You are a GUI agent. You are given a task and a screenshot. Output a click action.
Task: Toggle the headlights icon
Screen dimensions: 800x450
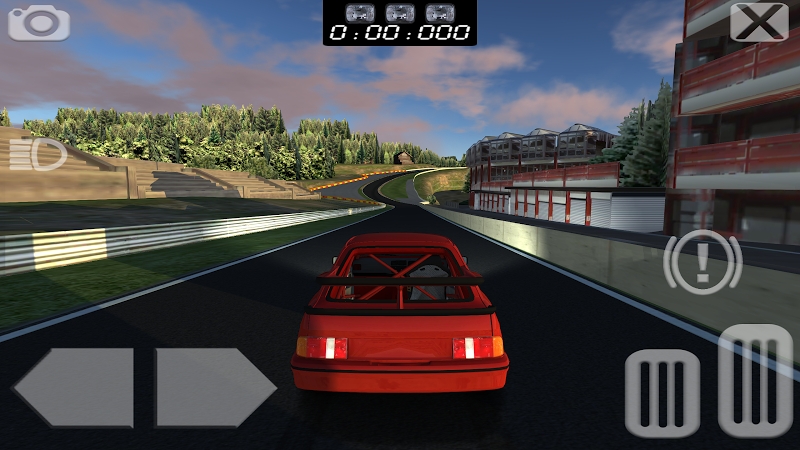tap(38, 154)
